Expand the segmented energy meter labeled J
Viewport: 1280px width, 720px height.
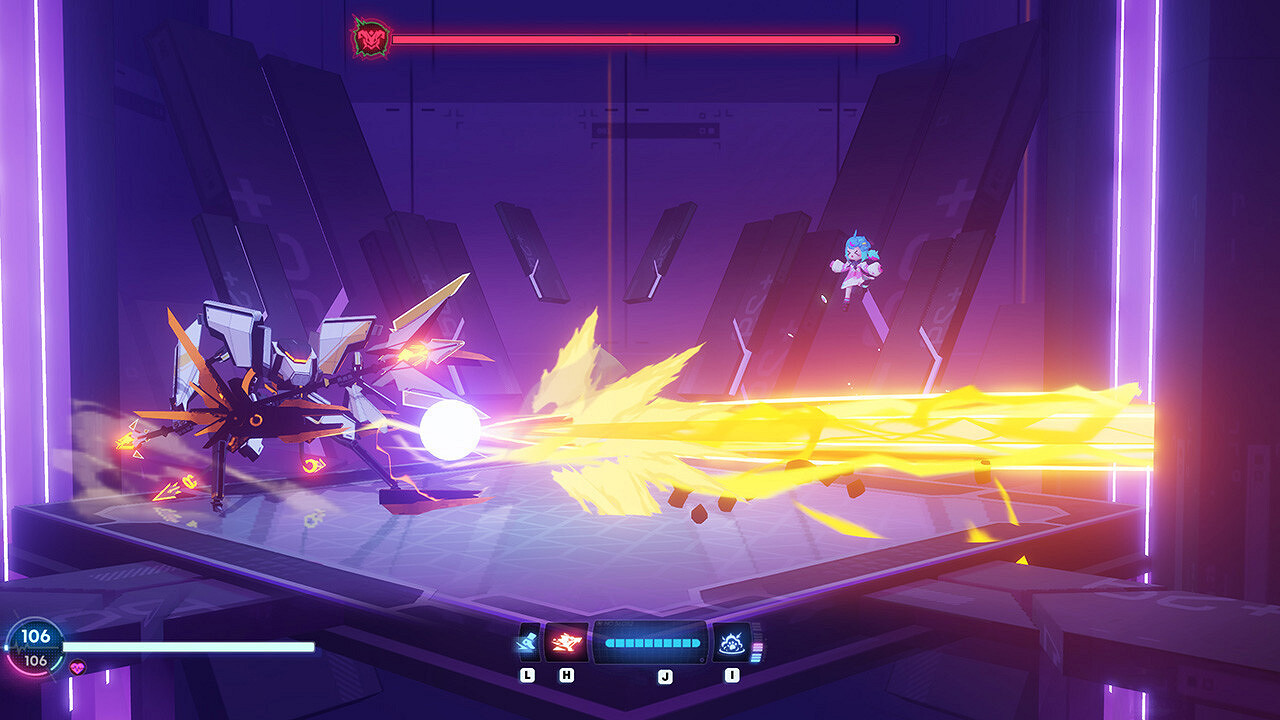click(x=652, y=643)
